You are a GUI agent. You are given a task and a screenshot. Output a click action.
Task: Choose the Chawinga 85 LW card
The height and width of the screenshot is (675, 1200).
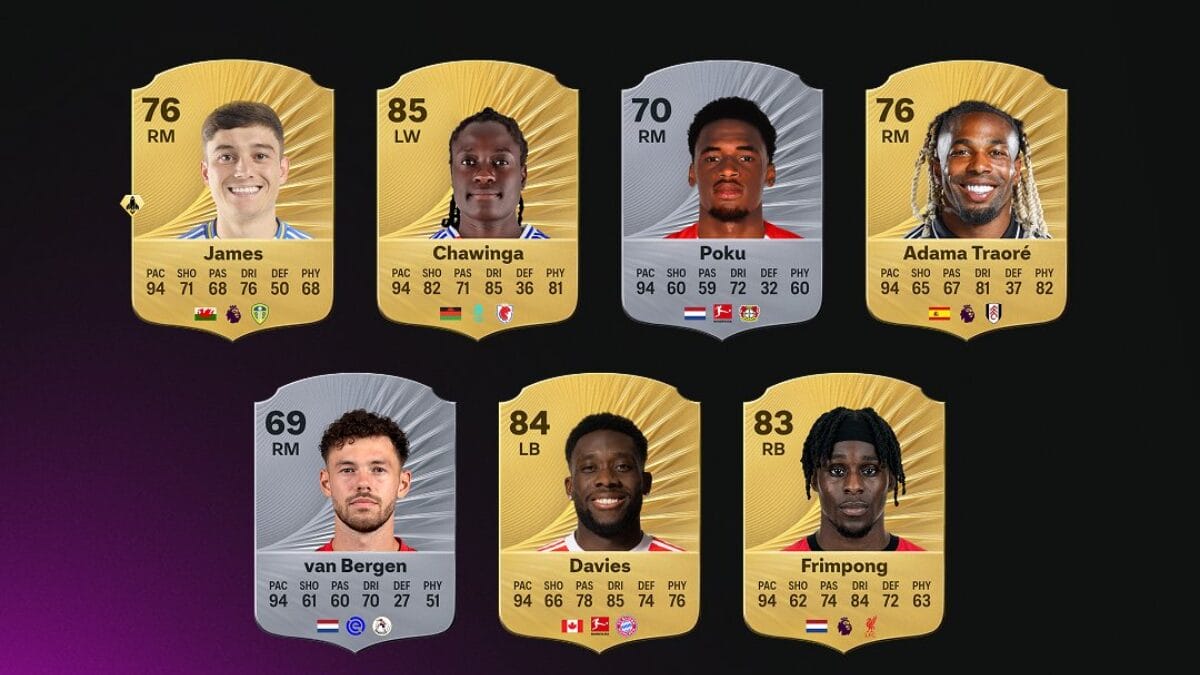(477, 200)
